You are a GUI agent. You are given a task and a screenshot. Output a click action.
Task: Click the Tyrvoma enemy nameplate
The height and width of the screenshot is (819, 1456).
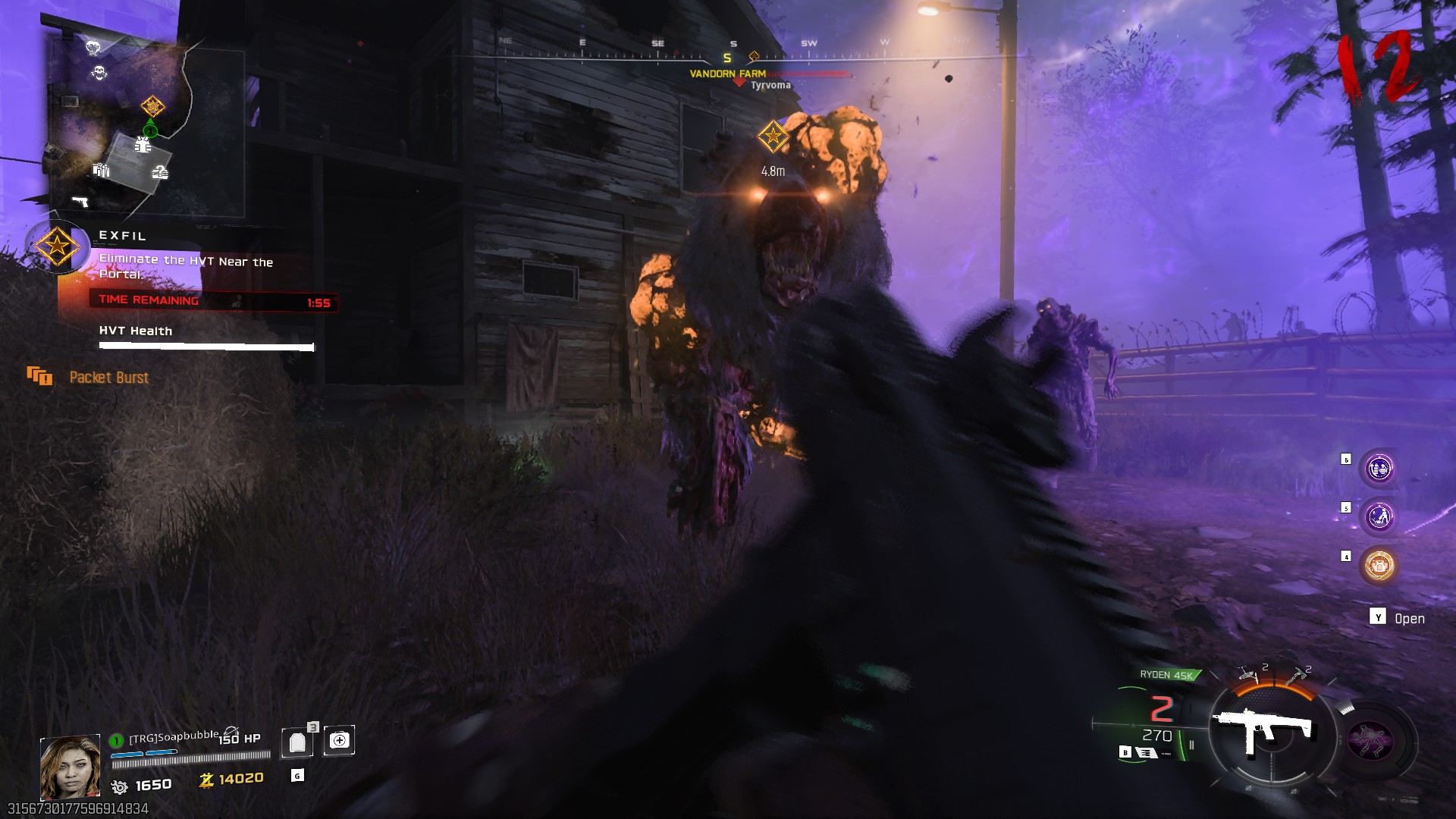[x=769, y=86]
